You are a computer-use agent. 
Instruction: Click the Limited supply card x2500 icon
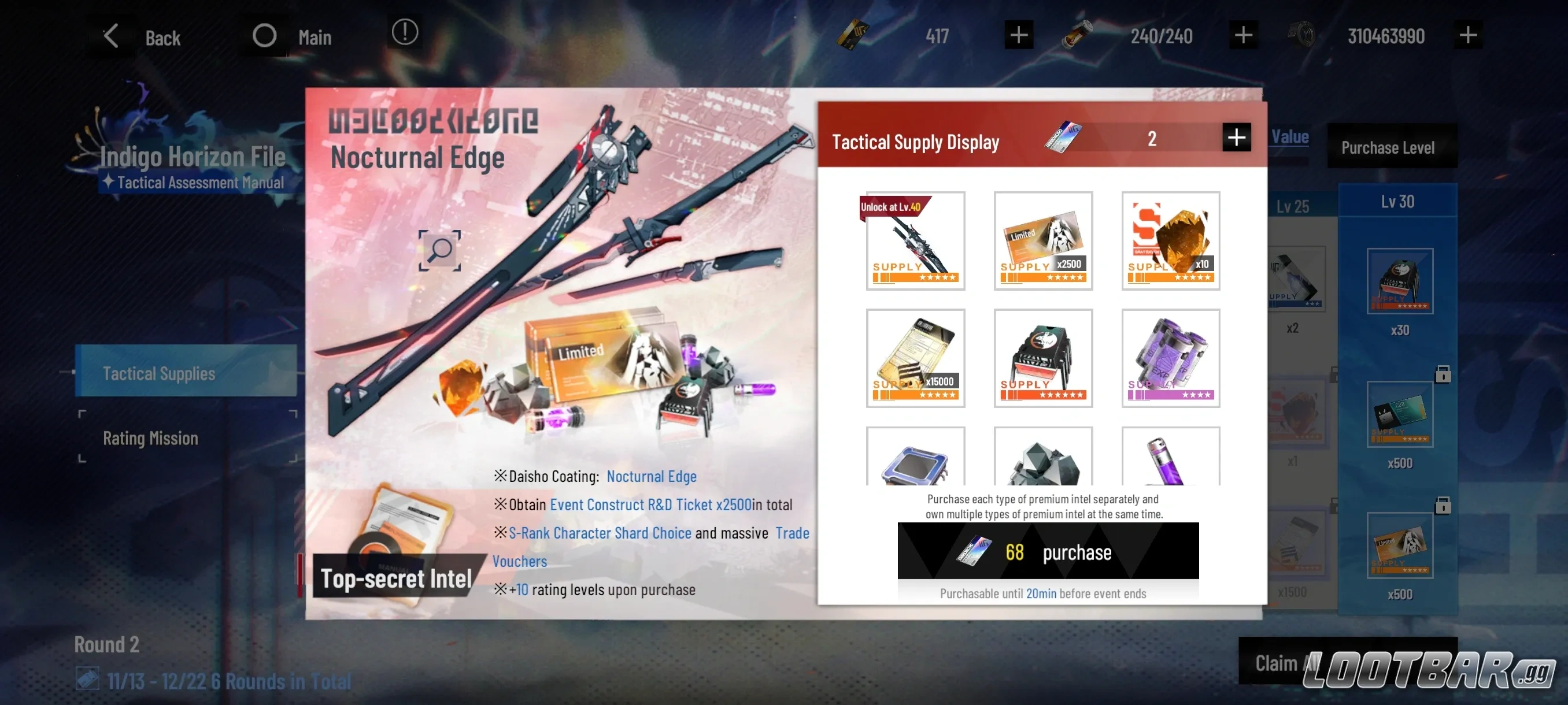(1043, 241)
